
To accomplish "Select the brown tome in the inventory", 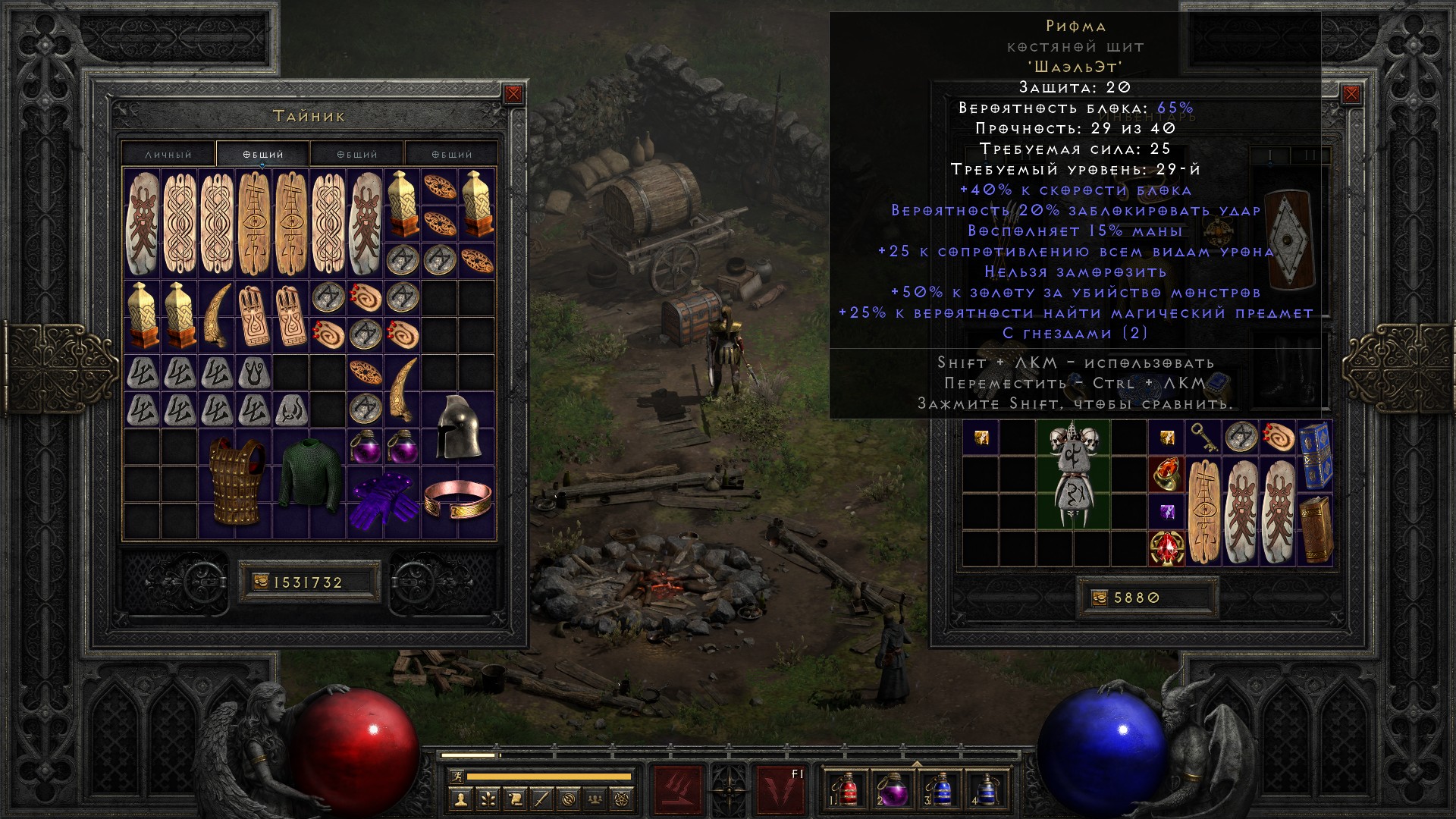I will [1316, 529].
